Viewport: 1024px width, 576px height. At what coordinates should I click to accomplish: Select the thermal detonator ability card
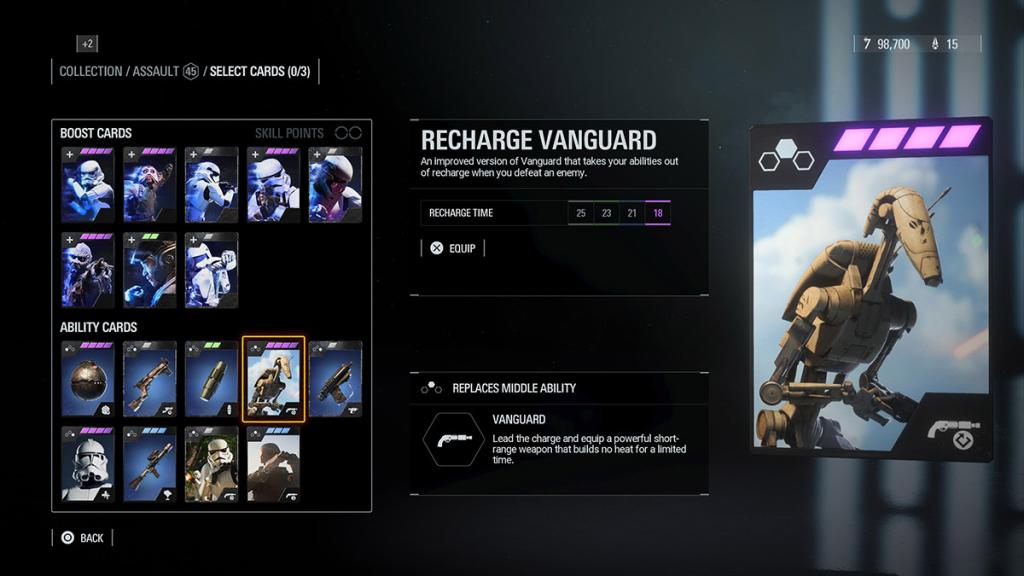(88, 379)
